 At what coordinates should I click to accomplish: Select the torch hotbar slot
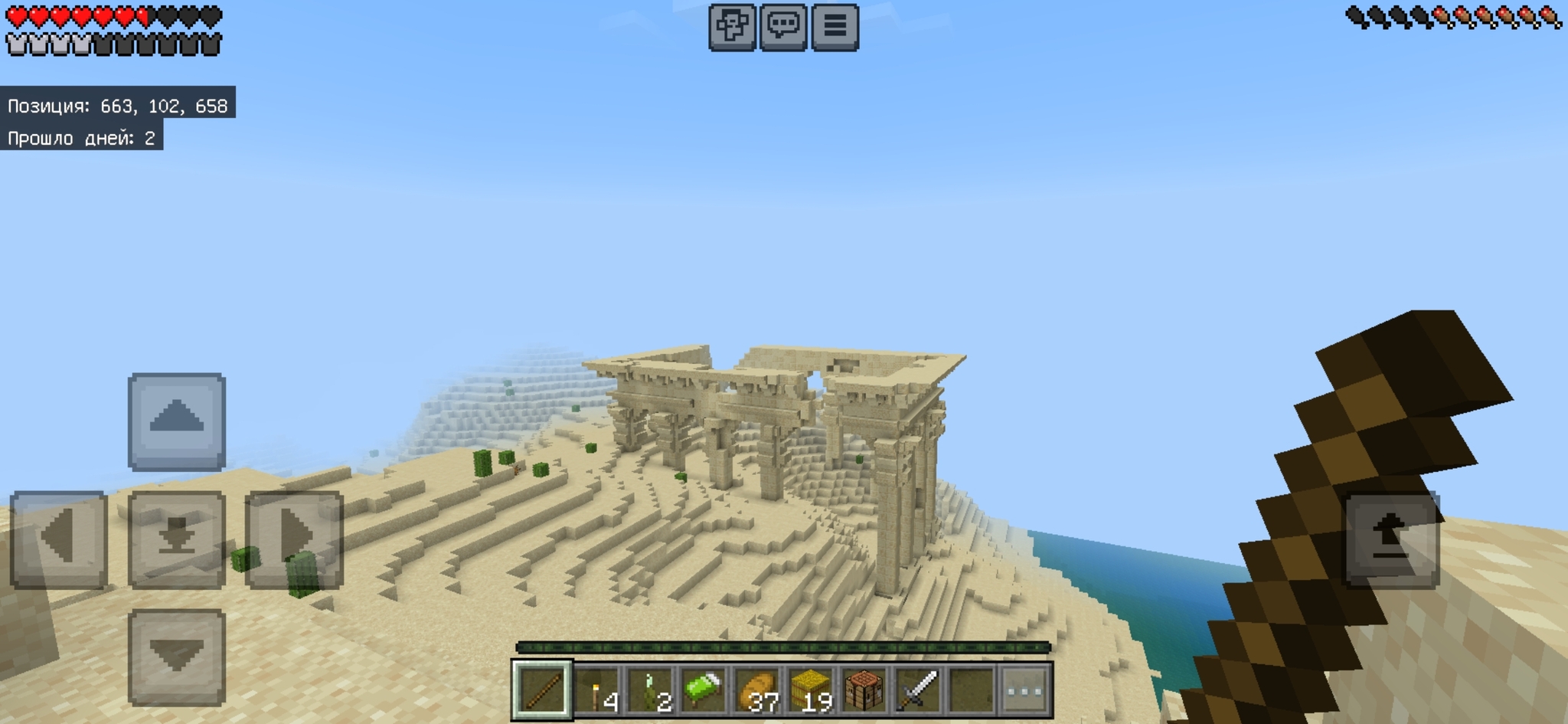[x=599, y=690]
